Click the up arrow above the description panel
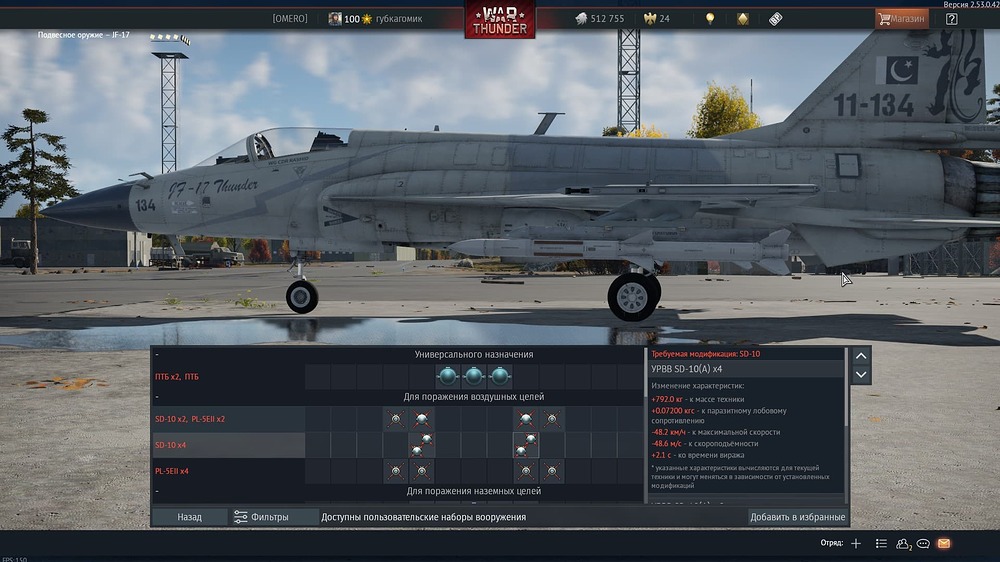The image size is (1000, 562). pyautogui.click(x=861, y=355)
